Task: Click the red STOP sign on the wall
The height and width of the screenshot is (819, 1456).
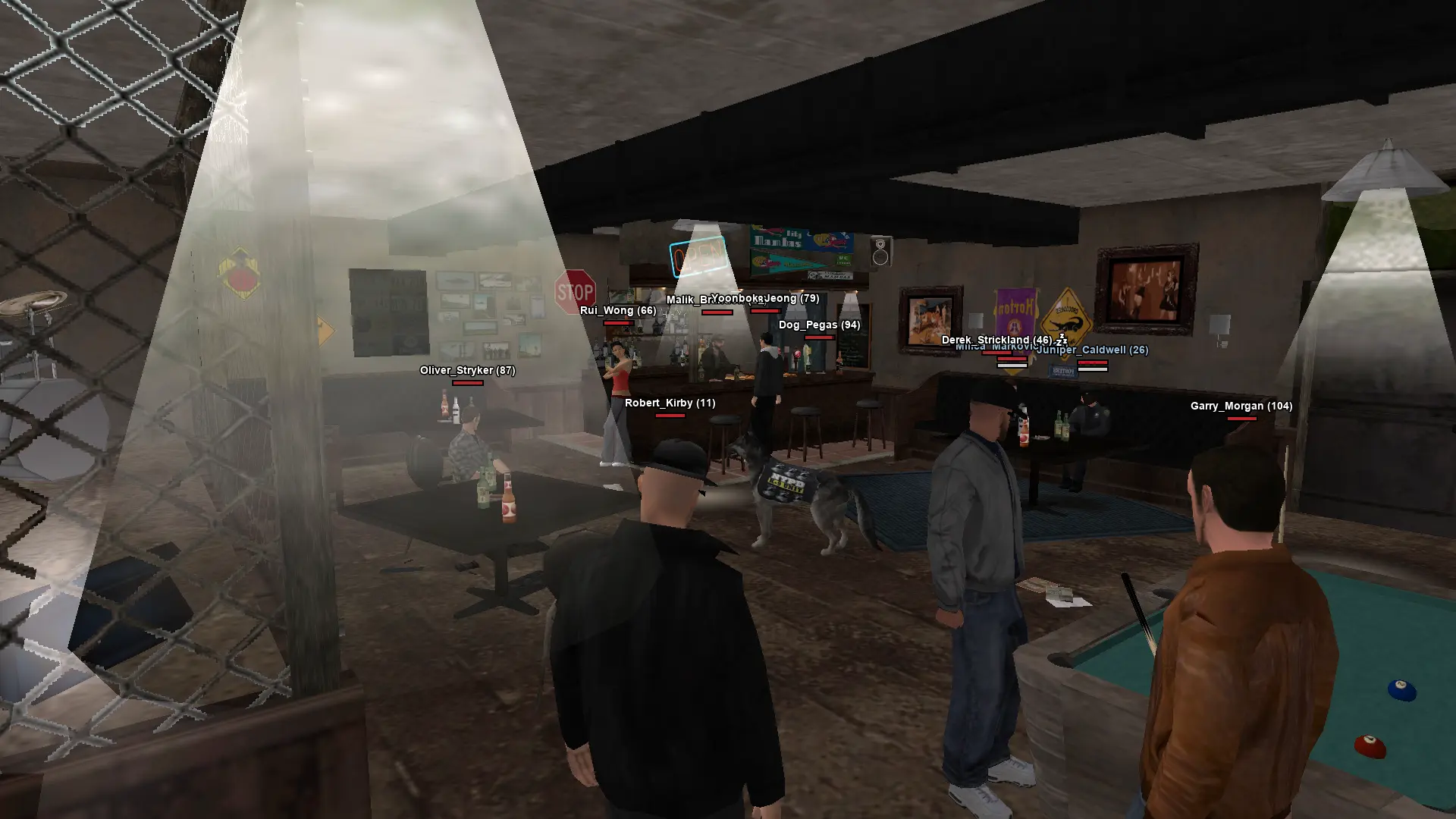Action: [574, 290]
